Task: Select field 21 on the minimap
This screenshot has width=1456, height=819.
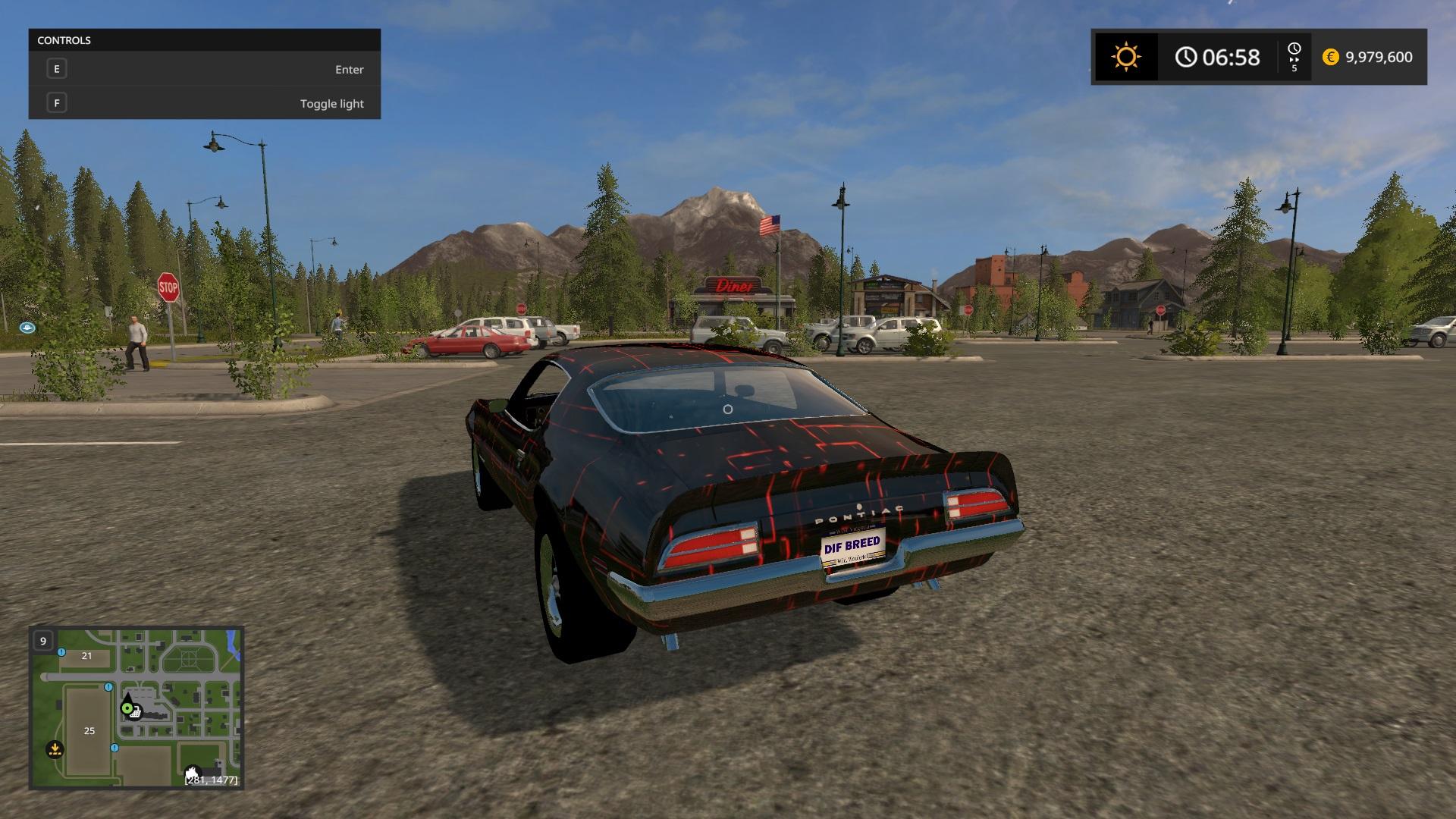Action: pos(86,656)
